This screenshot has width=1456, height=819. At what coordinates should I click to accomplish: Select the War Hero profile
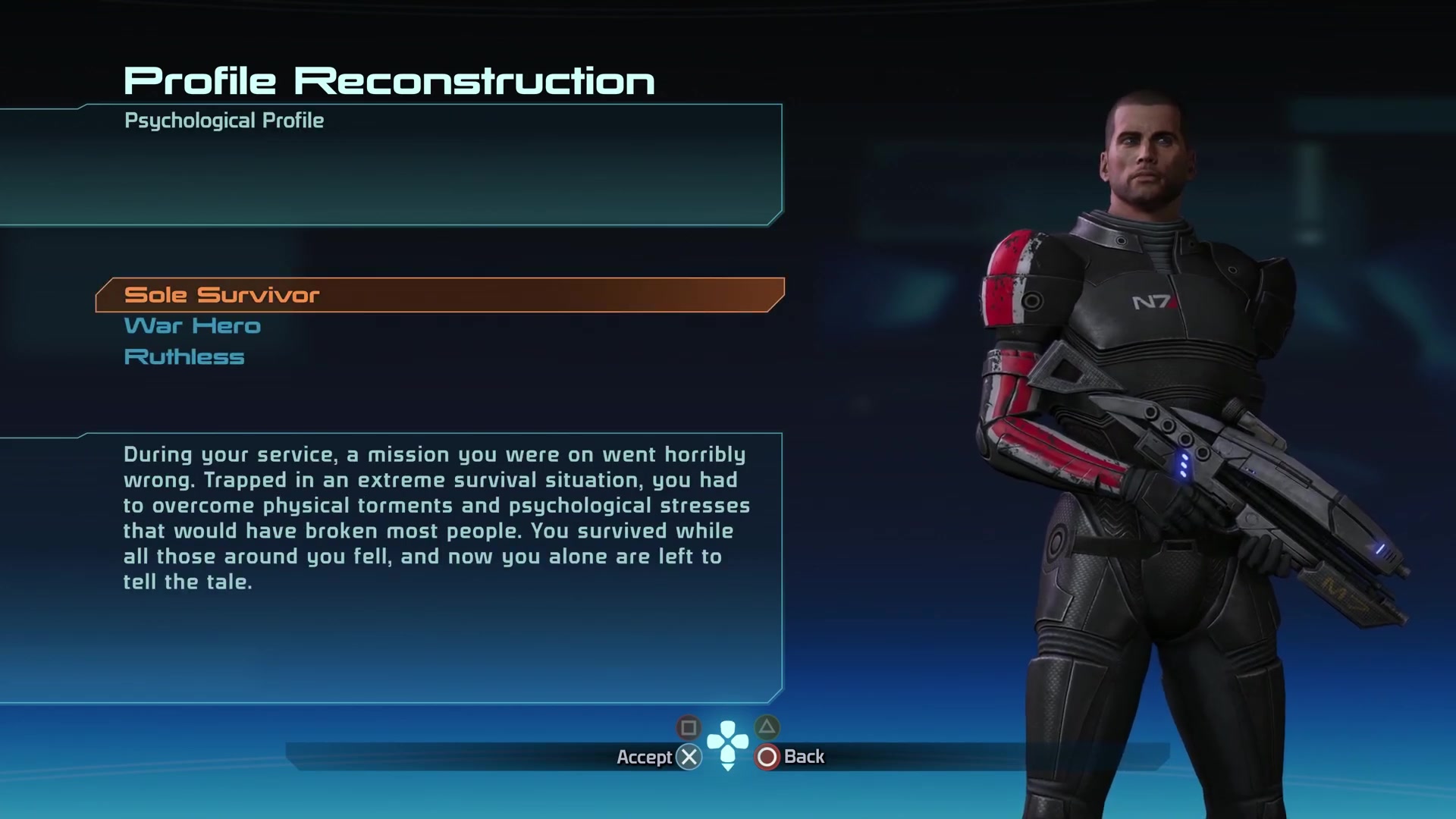[192, 325]
